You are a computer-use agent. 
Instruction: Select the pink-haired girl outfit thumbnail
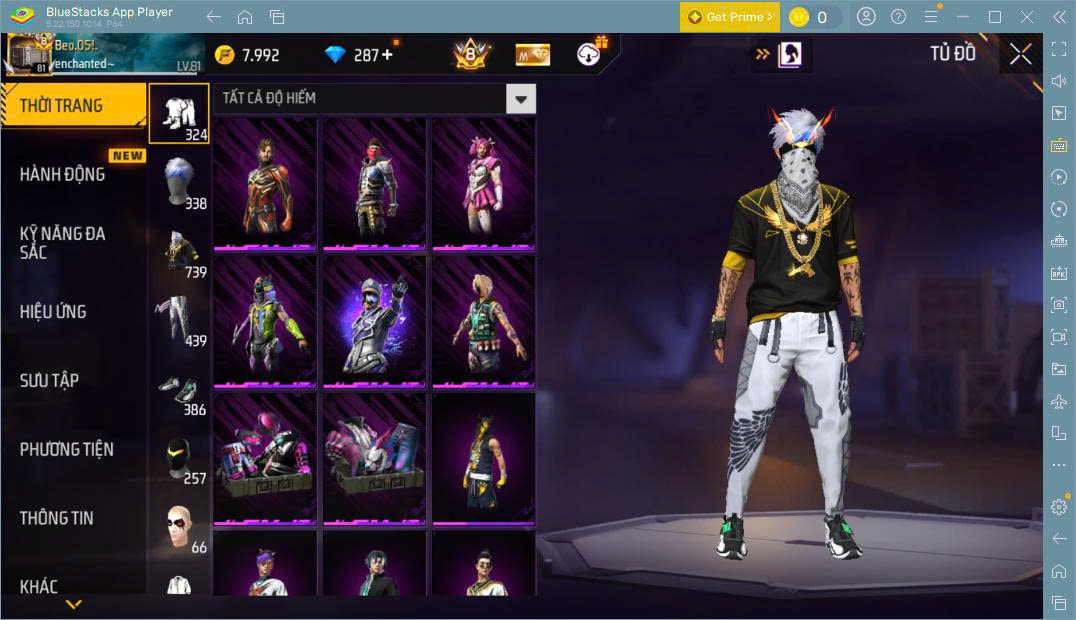click(483, 182)
